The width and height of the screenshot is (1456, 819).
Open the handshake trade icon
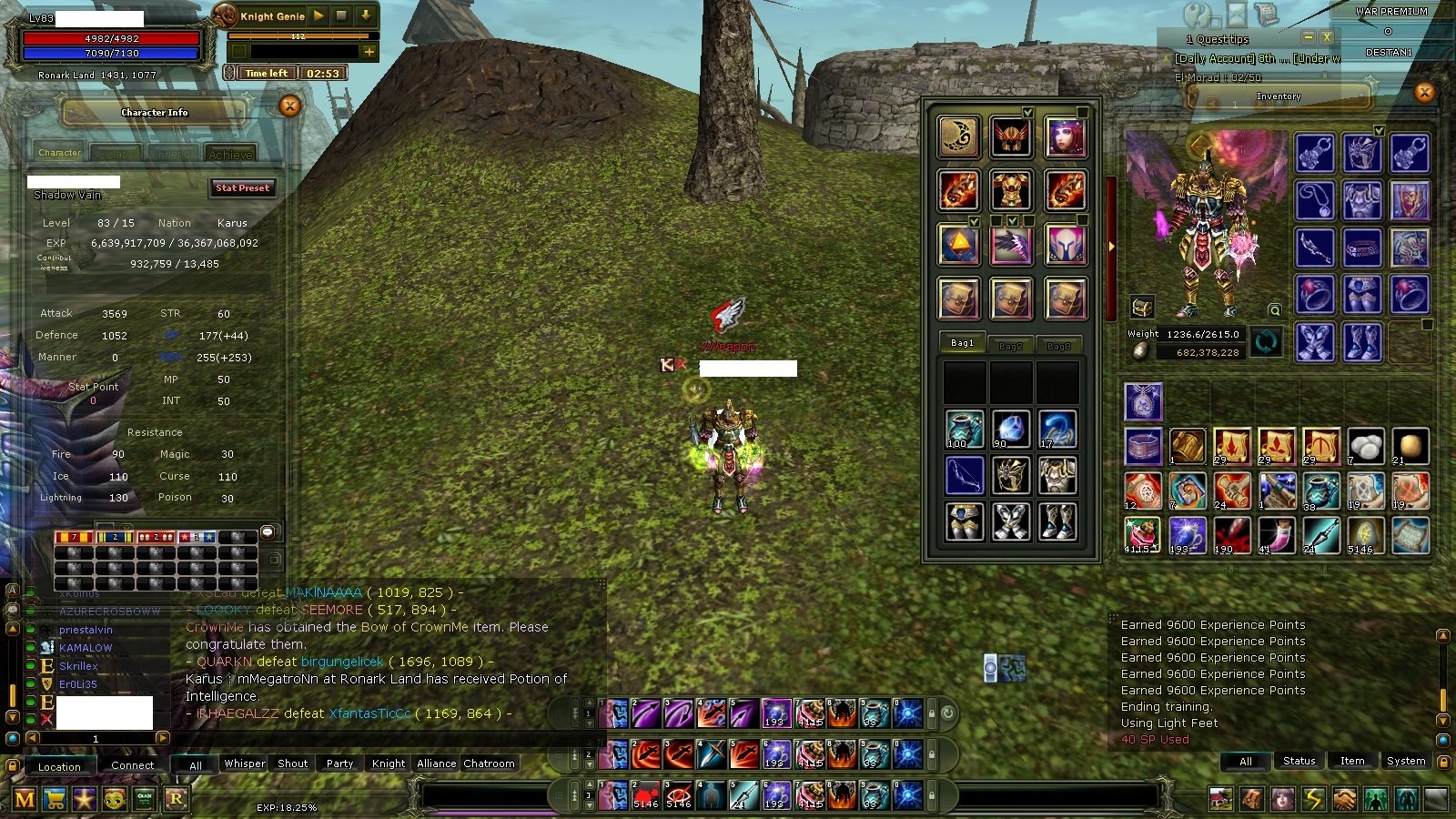1345,800
